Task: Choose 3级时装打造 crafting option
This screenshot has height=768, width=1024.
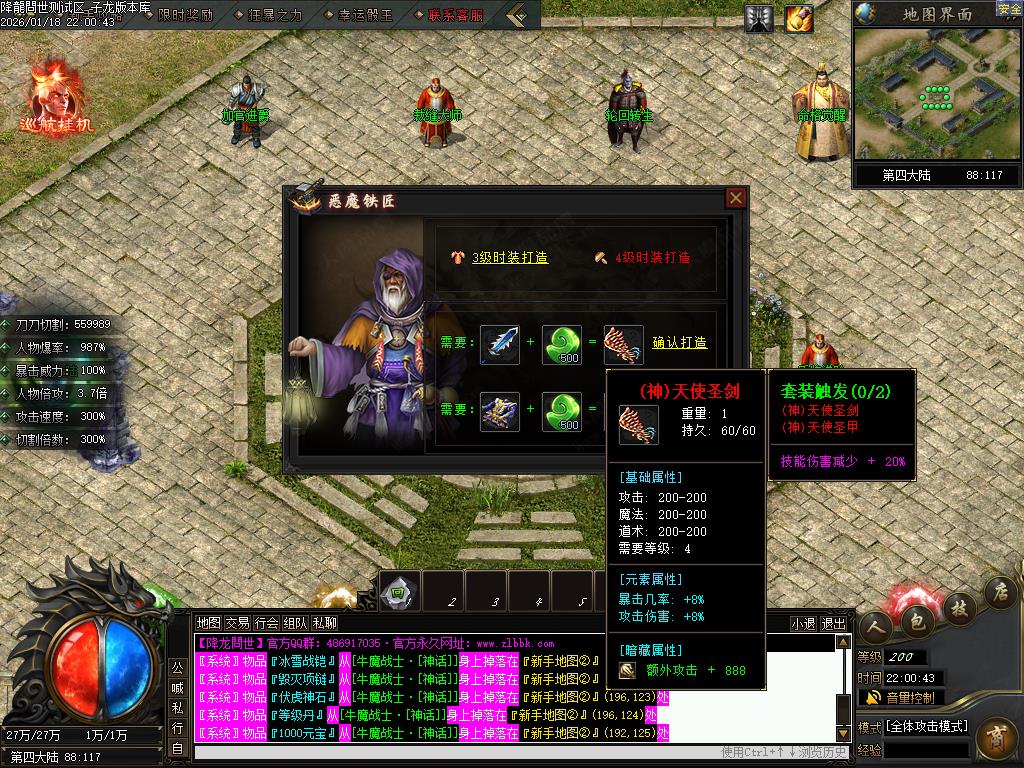Action: point(509,257)
